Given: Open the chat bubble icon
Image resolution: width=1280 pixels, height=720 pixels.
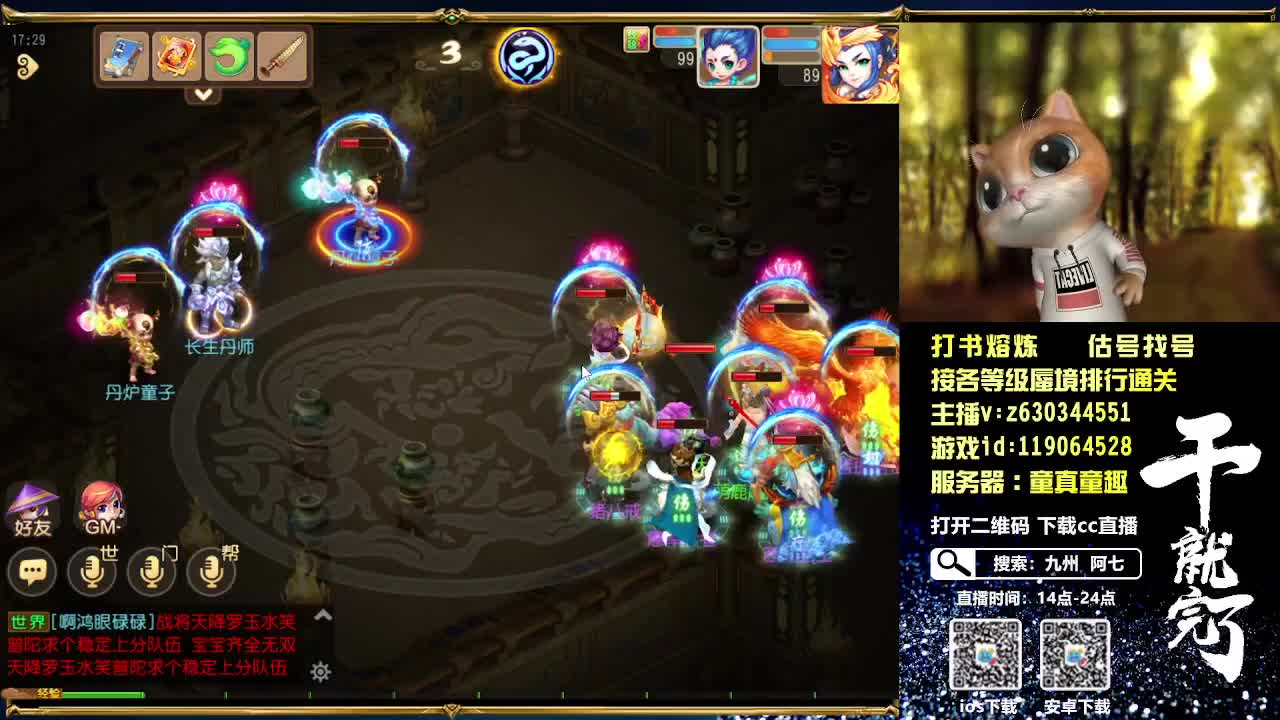Looking at the screenshot, I should click(x=33, y=570).
